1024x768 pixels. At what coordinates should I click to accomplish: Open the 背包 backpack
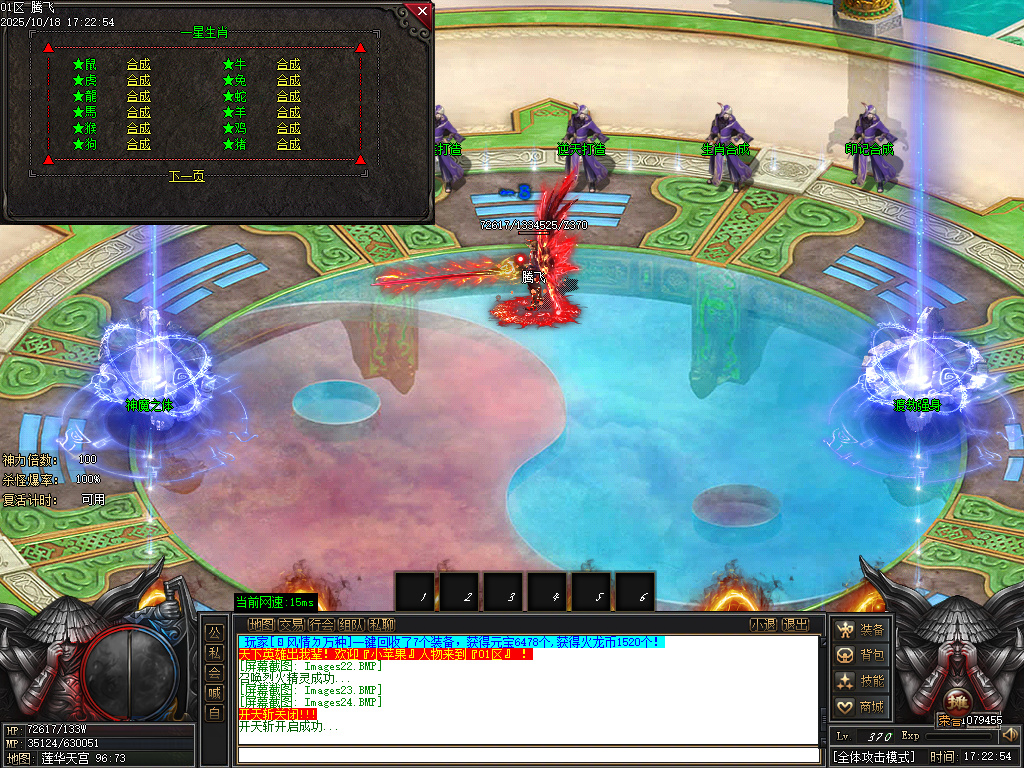point(861,656)
